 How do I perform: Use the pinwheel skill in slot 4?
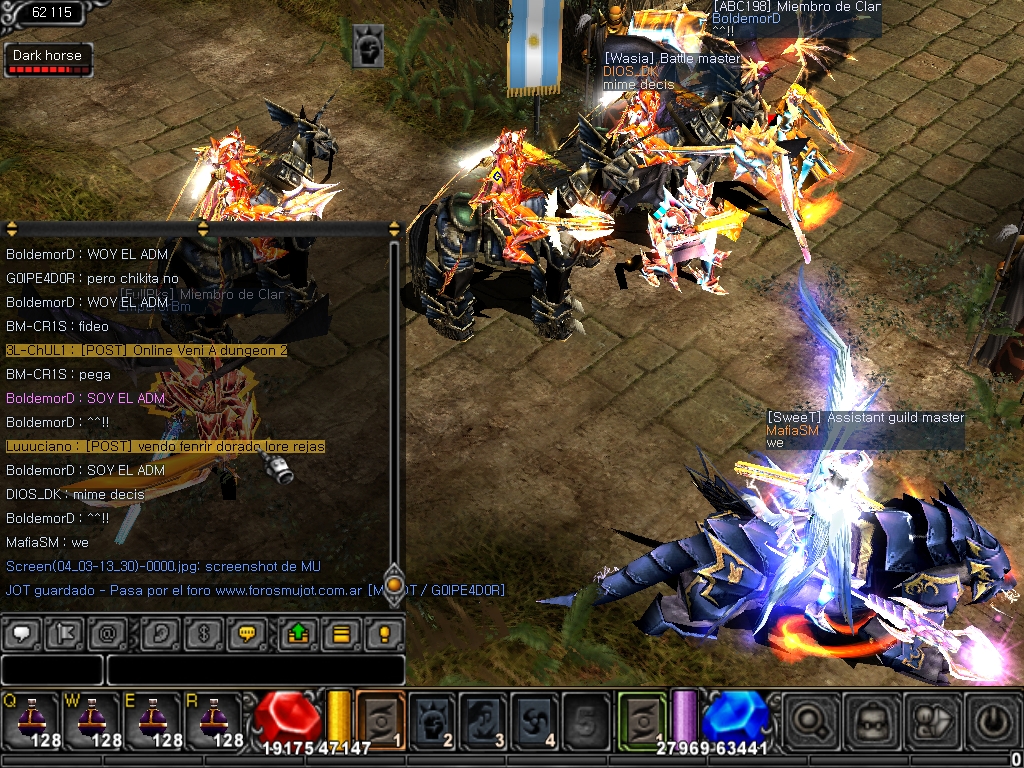[x=536, y=718]
